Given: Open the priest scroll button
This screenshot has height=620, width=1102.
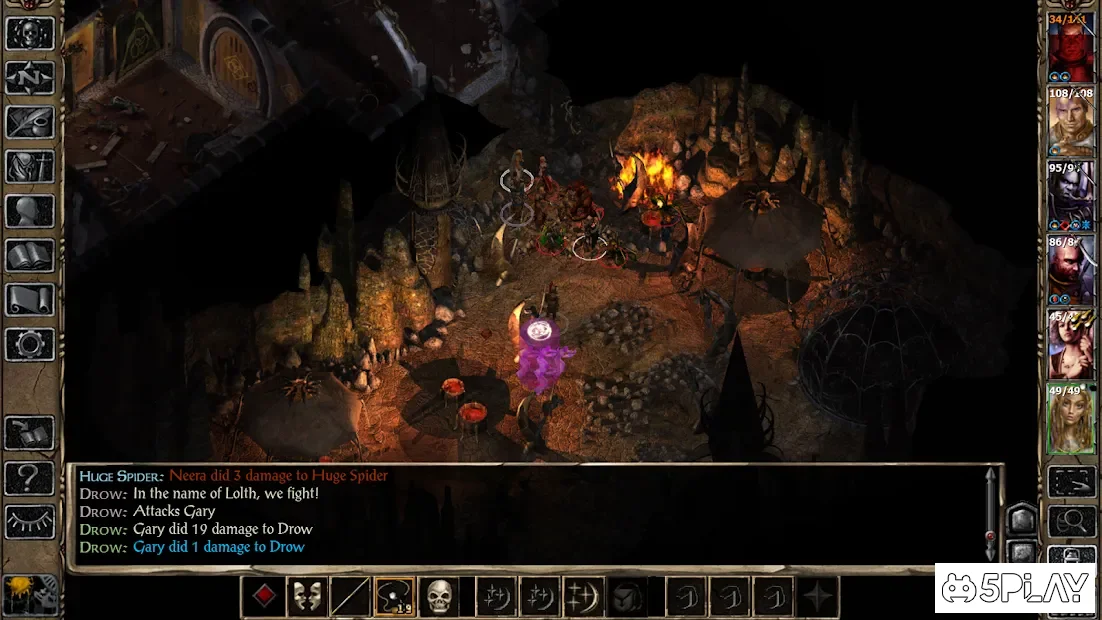Looking at the screenshot, I should [30, 299].
